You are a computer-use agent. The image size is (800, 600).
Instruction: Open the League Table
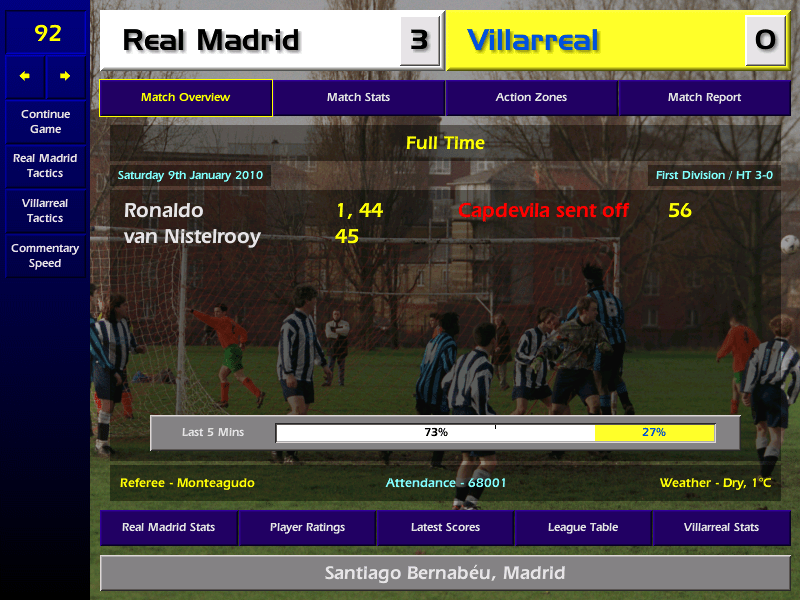[x=583, y=527]
